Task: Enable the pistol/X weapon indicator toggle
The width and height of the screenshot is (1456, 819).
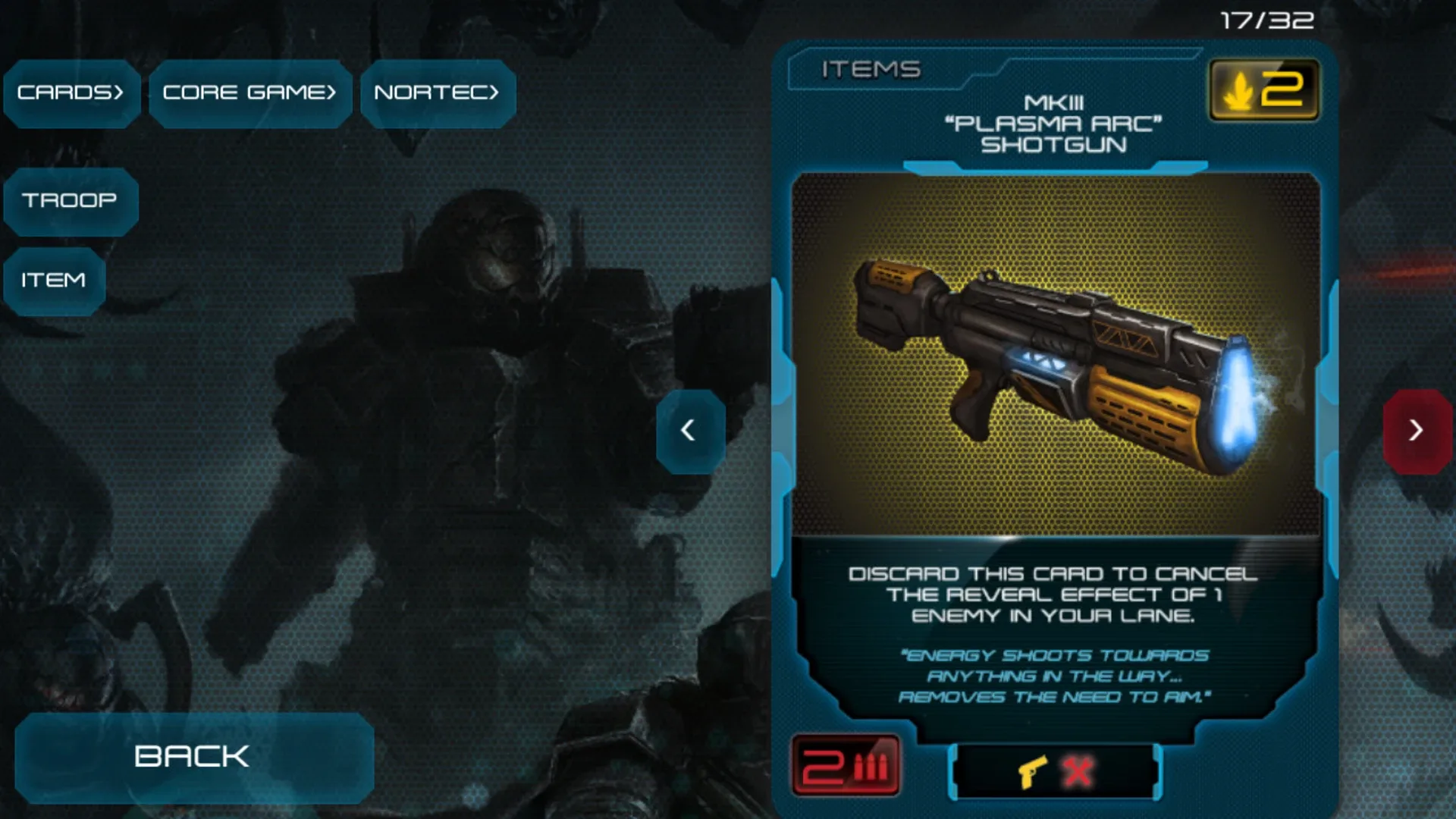Action: click(x=1054, y=769)
